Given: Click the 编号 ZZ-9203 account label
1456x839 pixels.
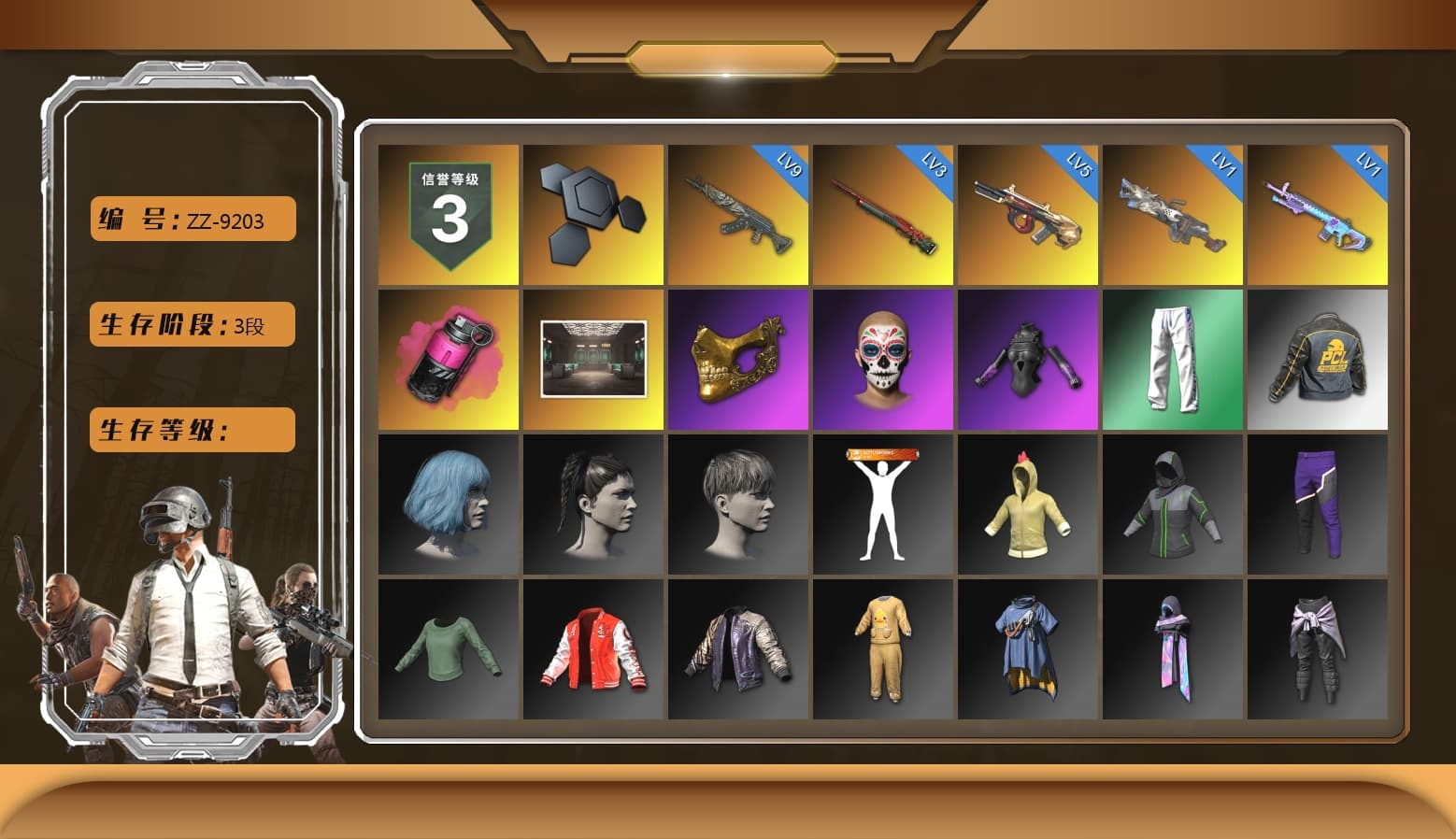Looking at the screenshot, I should [192, 219].
